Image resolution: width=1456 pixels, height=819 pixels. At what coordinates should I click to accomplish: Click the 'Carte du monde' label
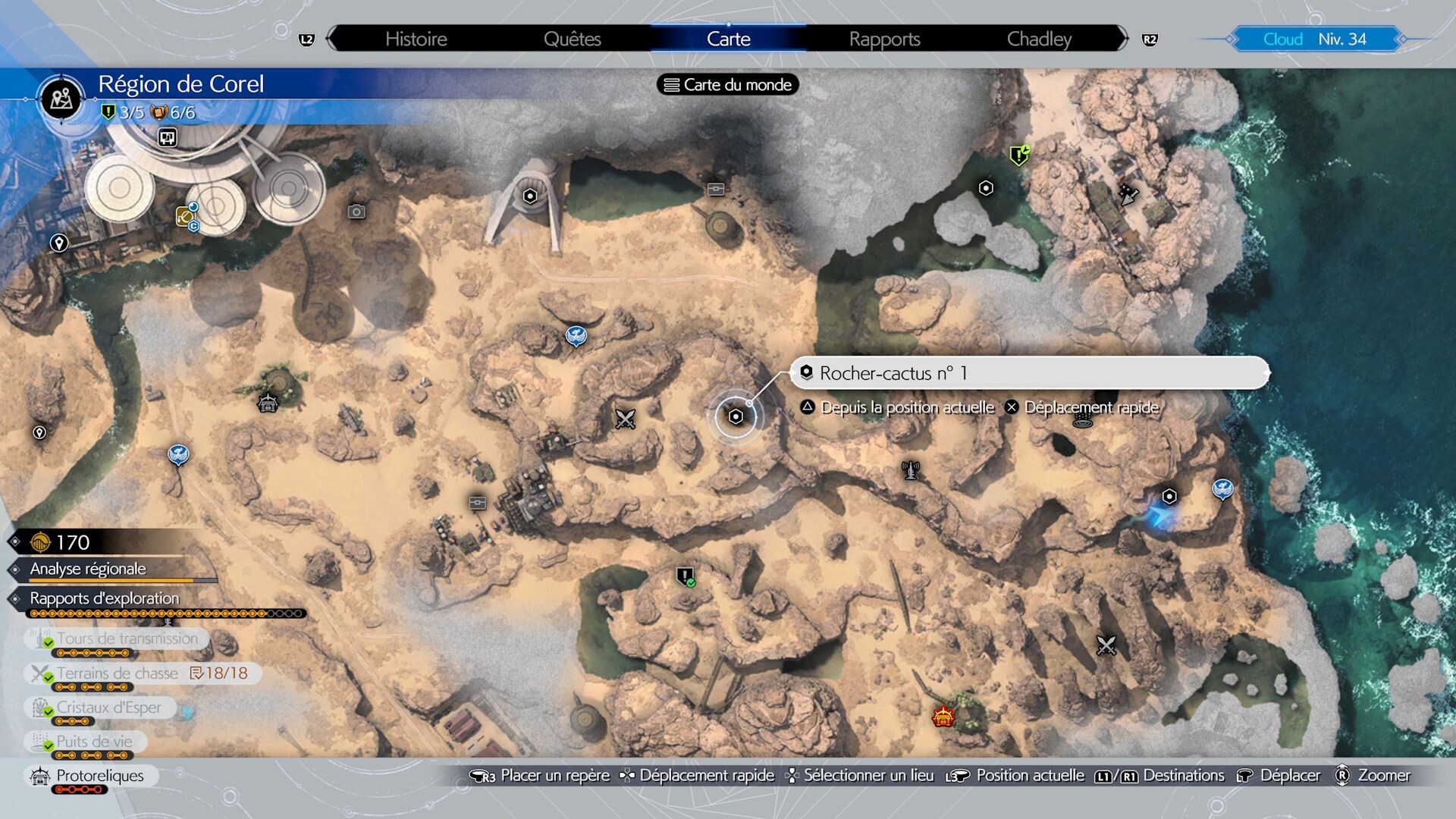tap(726, 84)
